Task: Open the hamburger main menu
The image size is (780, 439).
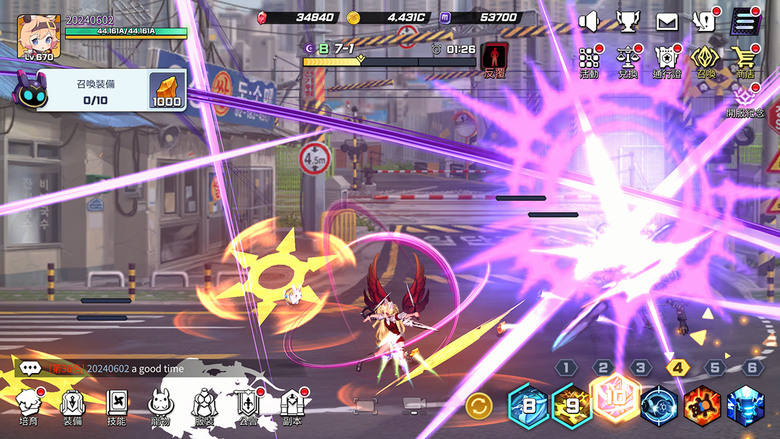Action: click(743, 20)
